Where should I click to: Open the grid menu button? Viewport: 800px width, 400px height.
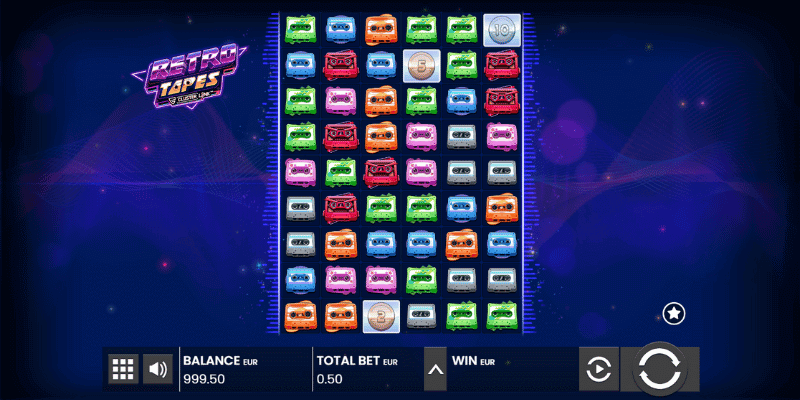click(x=123, y=369)
